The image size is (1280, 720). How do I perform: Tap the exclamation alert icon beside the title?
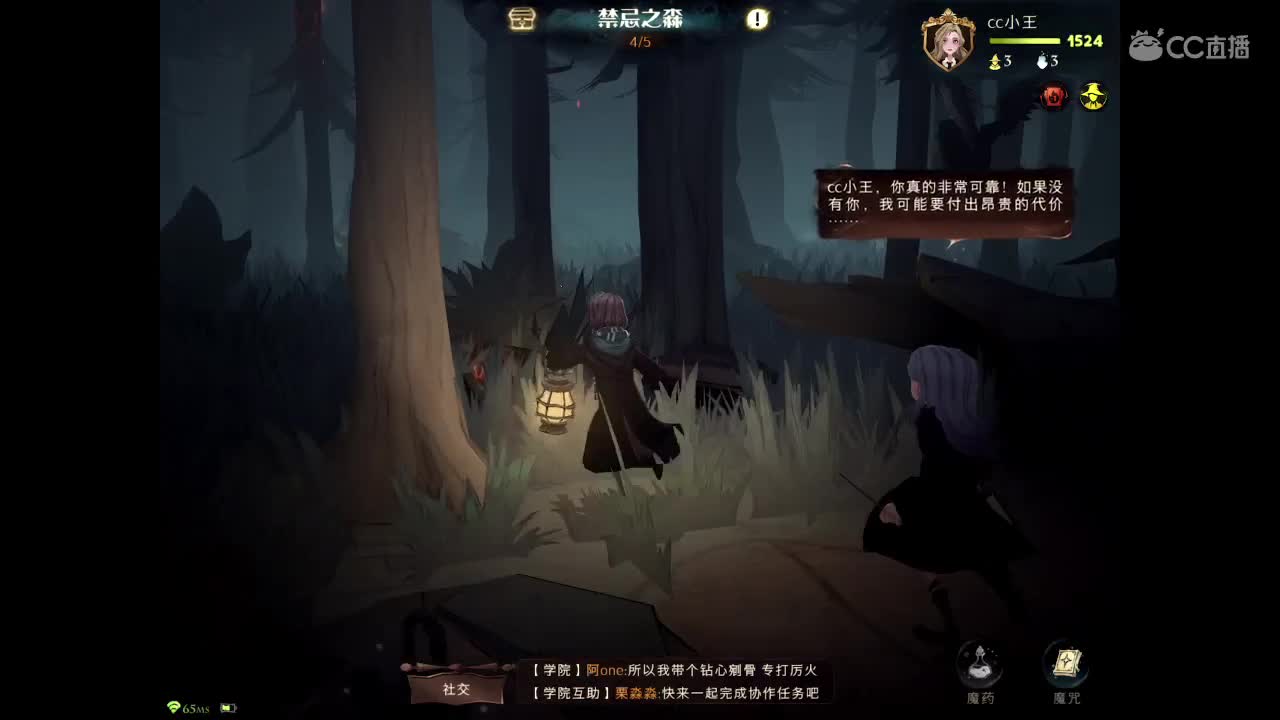(x=757, y=19)
